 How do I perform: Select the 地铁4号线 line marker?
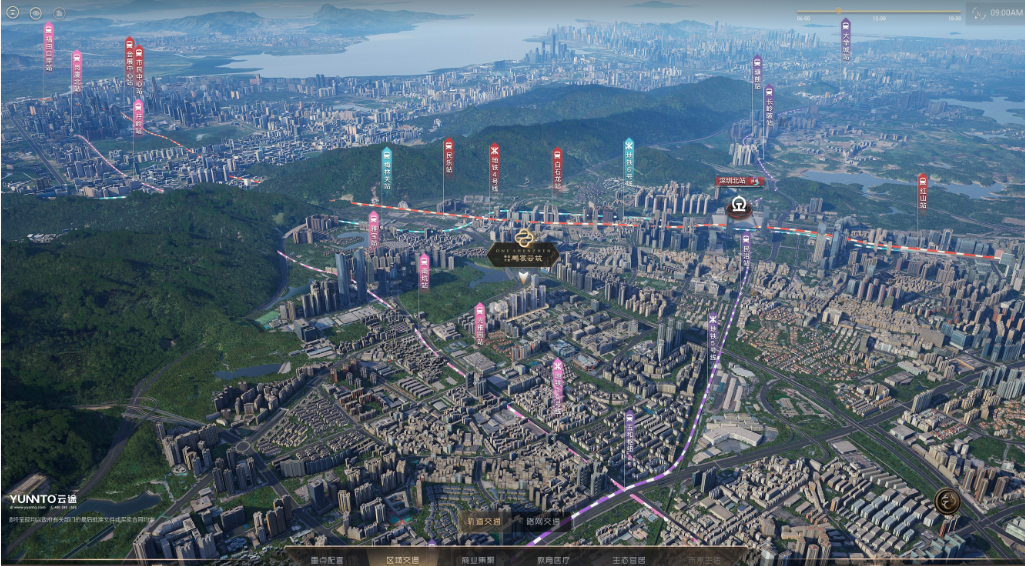pos(494,165)
